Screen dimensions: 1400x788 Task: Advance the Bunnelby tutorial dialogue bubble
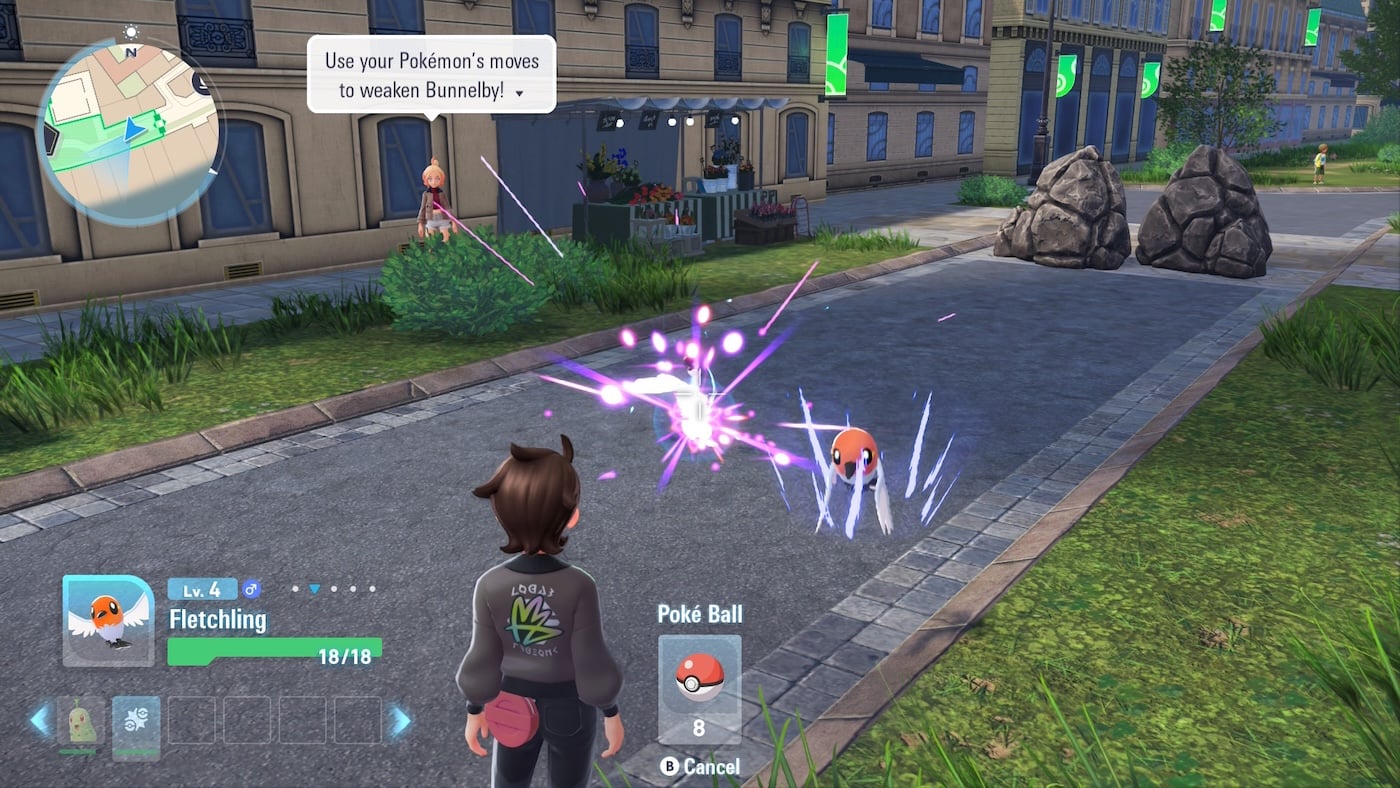click(431, 74)
